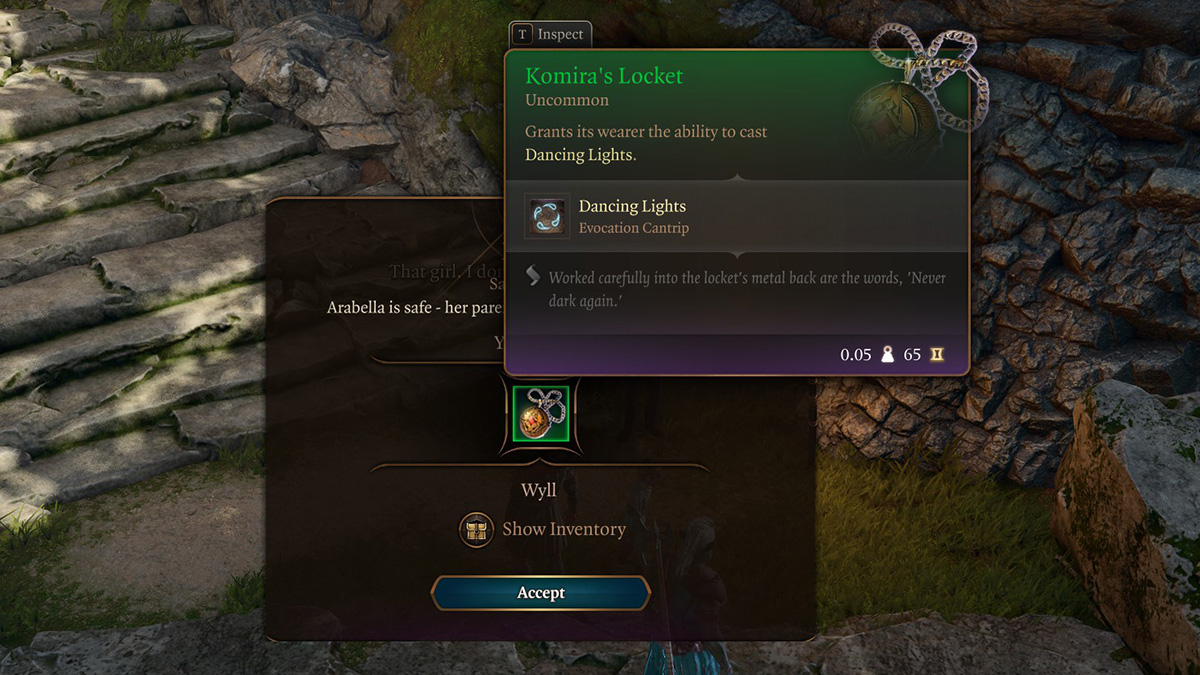Image resolution: width=1200 pixels, height=675 pixels.
Task: Show Wyll's inventory
Action: 544,529
